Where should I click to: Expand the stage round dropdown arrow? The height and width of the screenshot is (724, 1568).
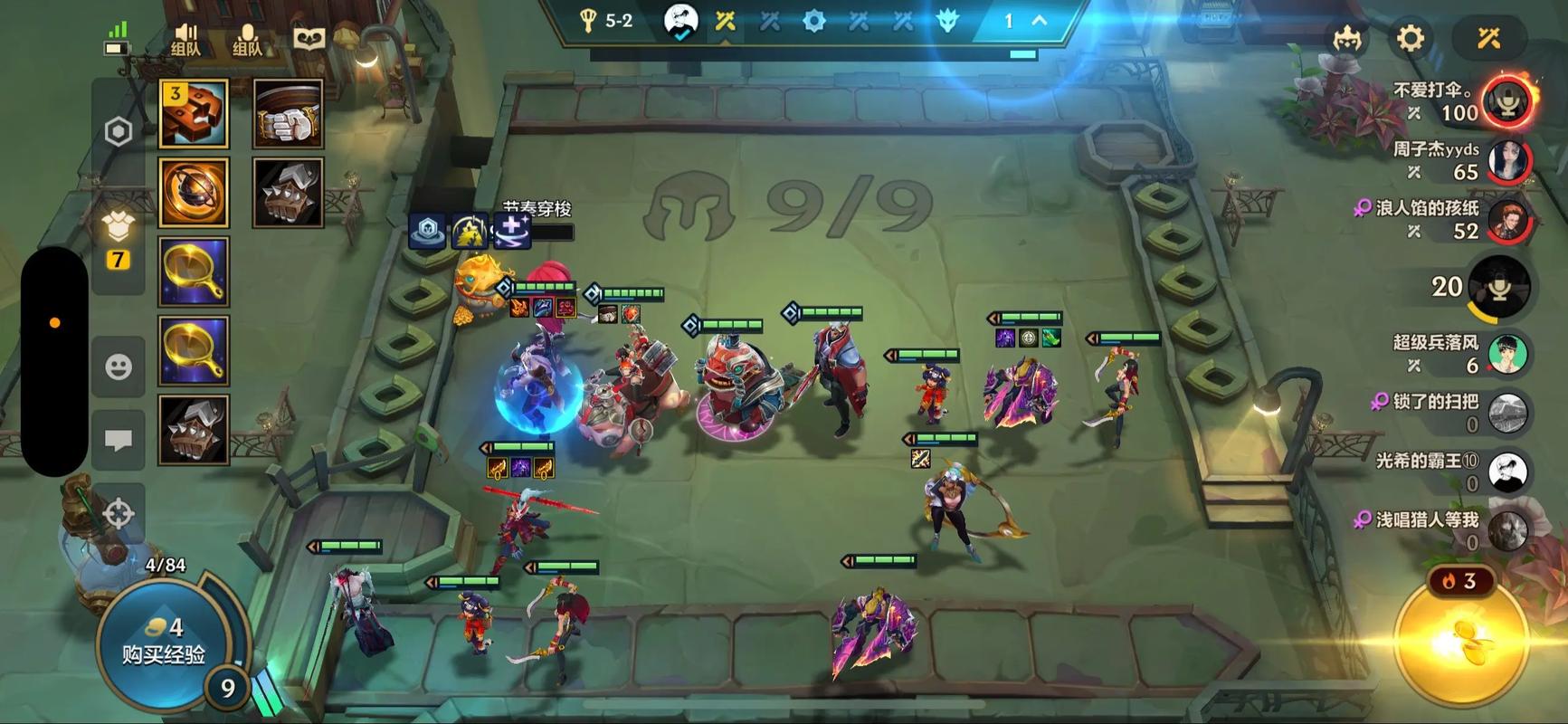point(1040,21)
